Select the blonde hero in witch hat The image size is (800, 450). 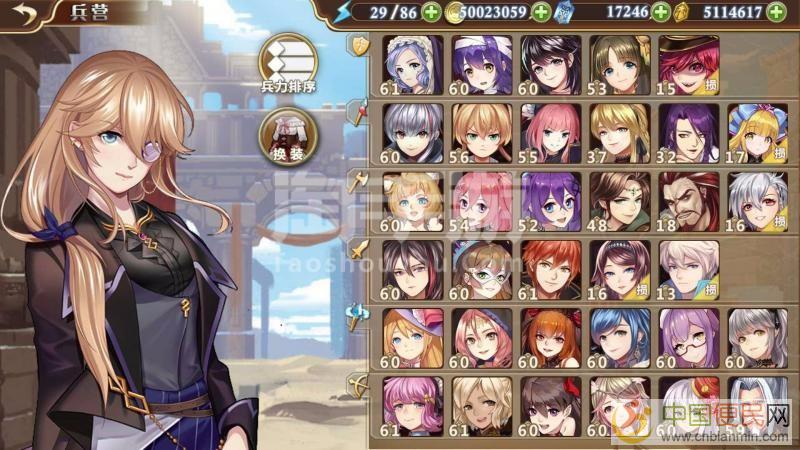(412, 339)
